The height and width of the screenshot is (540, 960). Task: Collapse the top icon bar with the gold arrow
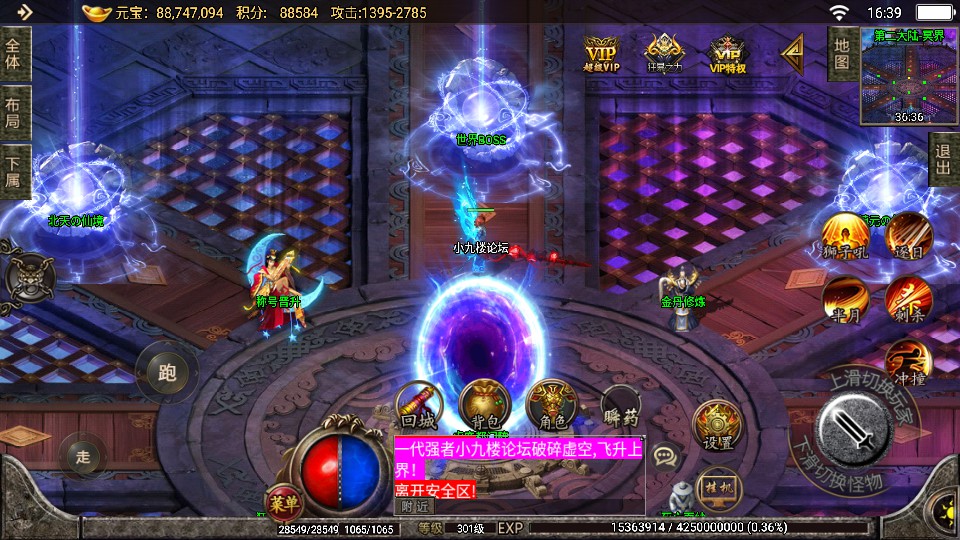tap(793, 50)
